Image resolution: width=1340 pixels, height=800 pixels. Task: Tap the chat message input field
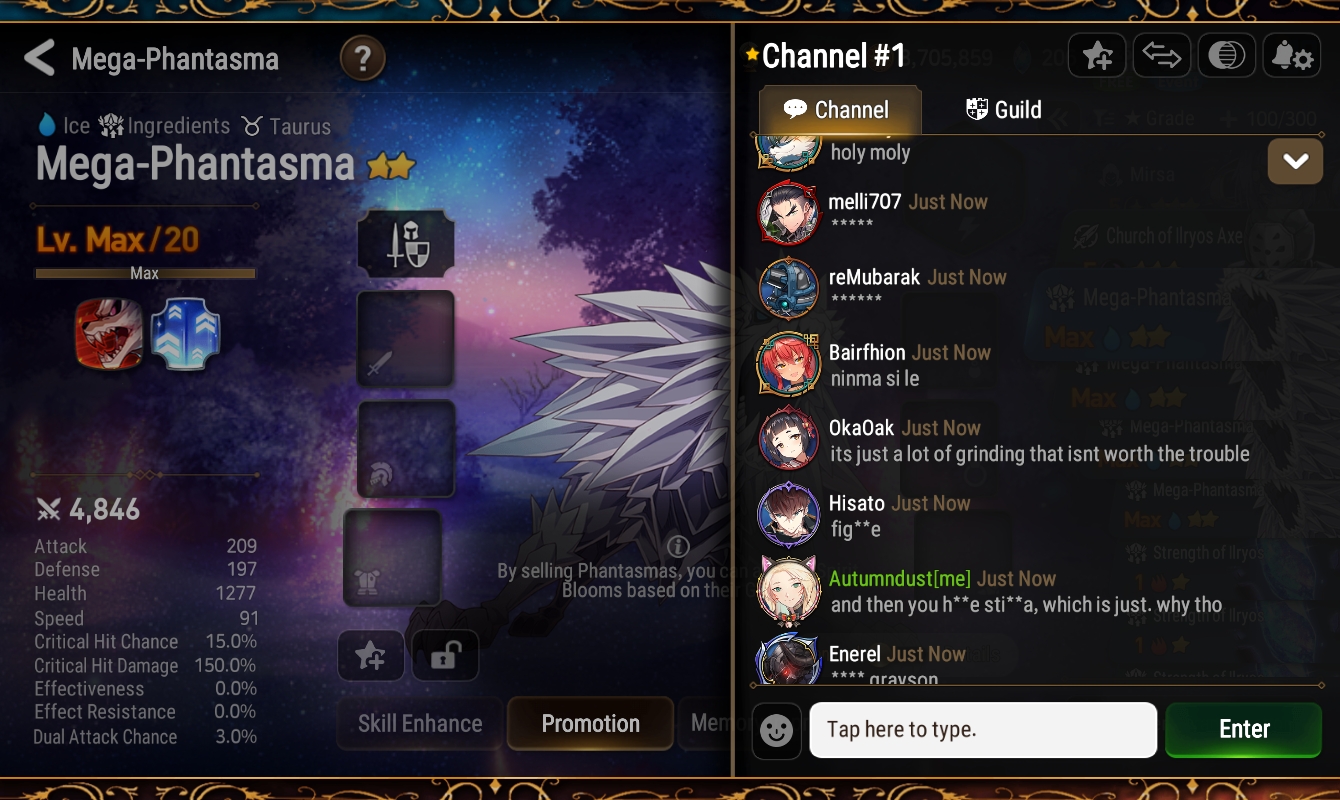pos(983,729)
